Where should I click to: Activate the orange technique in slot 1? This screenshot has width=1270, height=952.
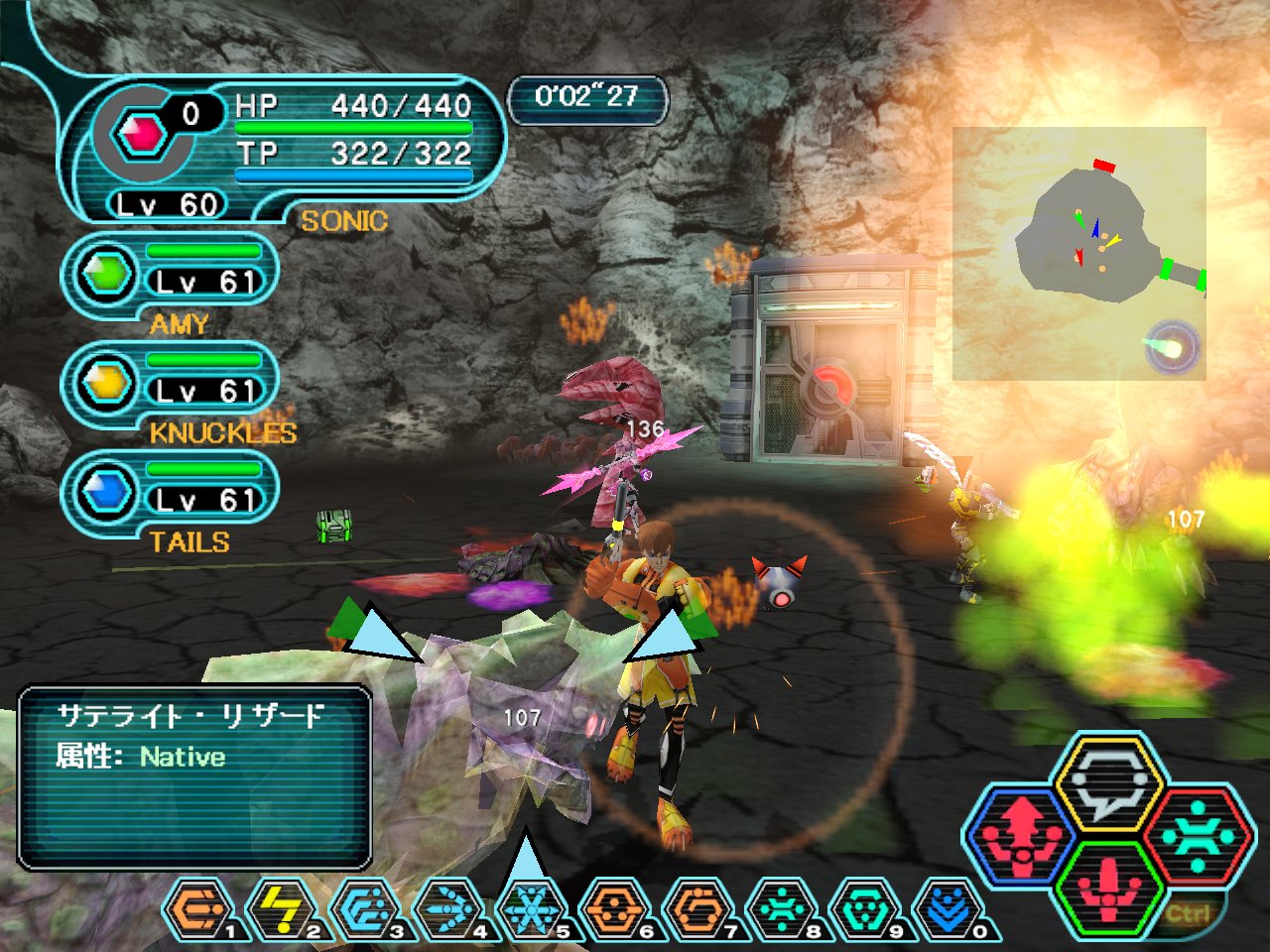tap(198, 907)
